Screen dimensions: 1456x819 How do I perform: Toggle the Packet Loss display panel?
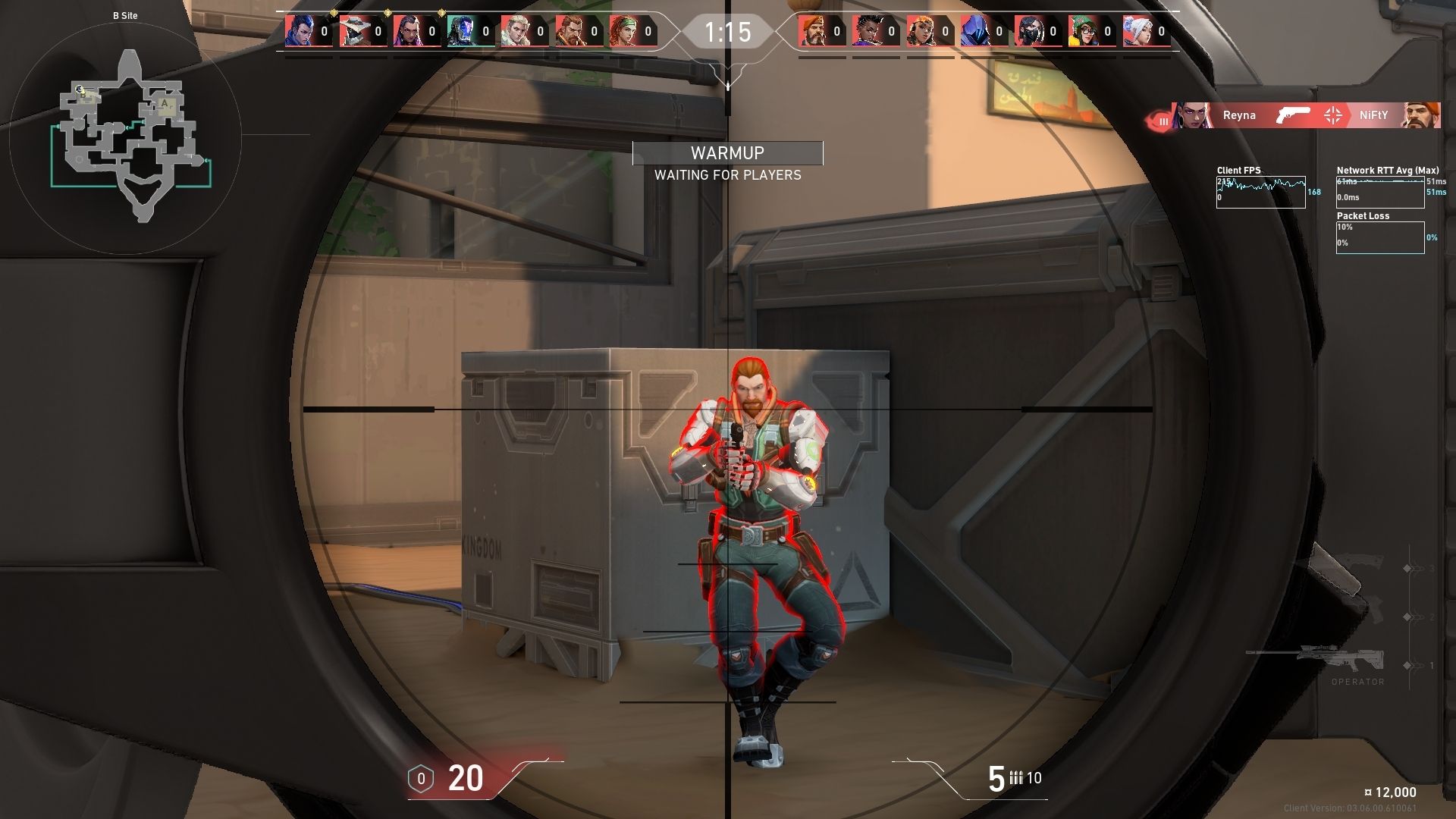[1380, 237]
